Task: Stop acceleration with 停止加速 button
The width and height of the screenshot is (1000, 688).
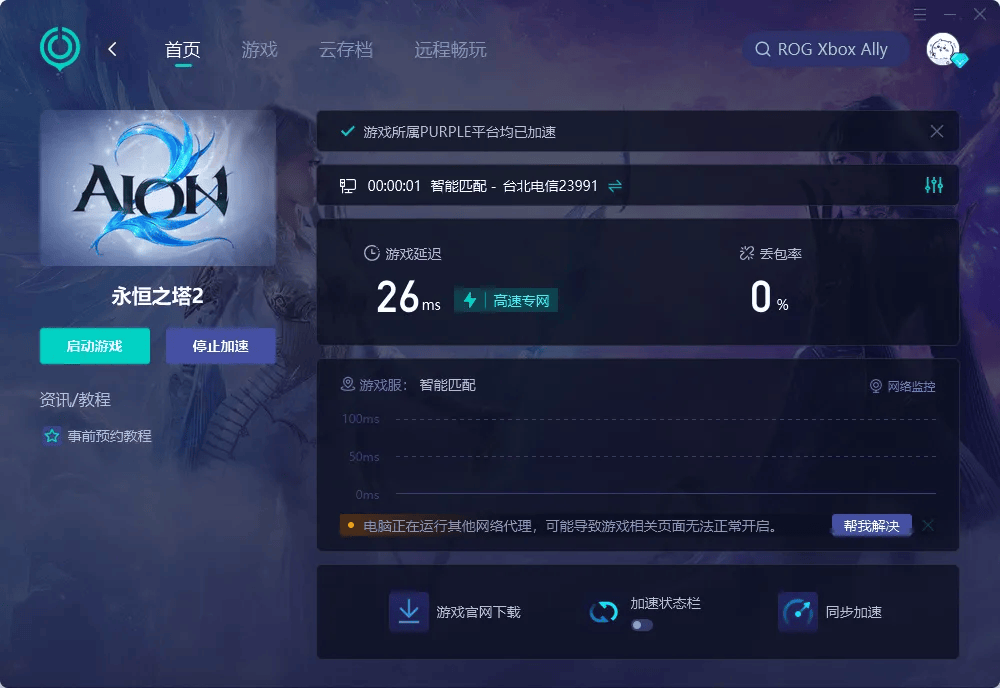Action: click(220, 346)
